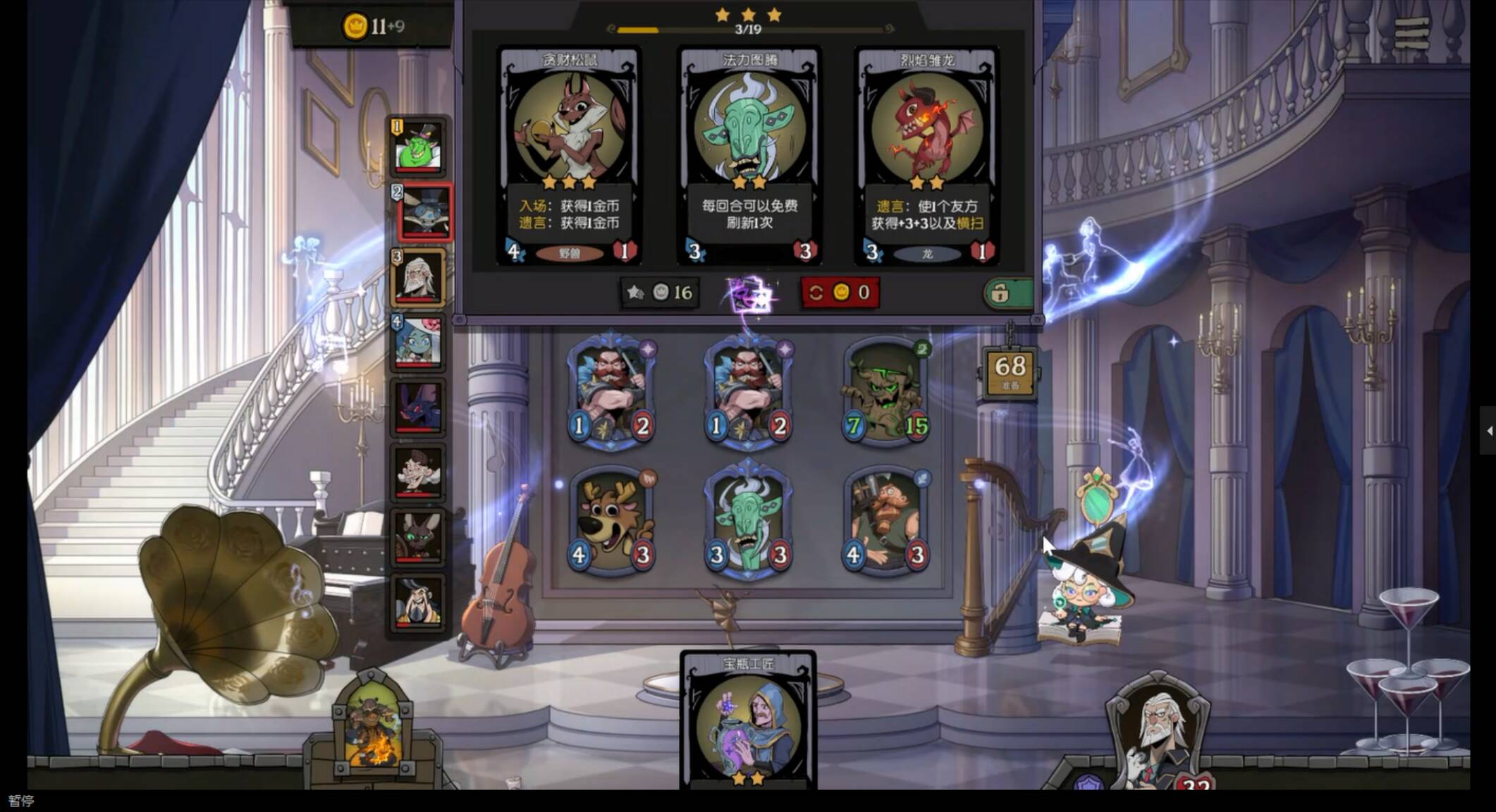Select the 4/3 moose unit on board
Image resolution: width=1496 pixels, height=812 pixels.
[611, 522]
